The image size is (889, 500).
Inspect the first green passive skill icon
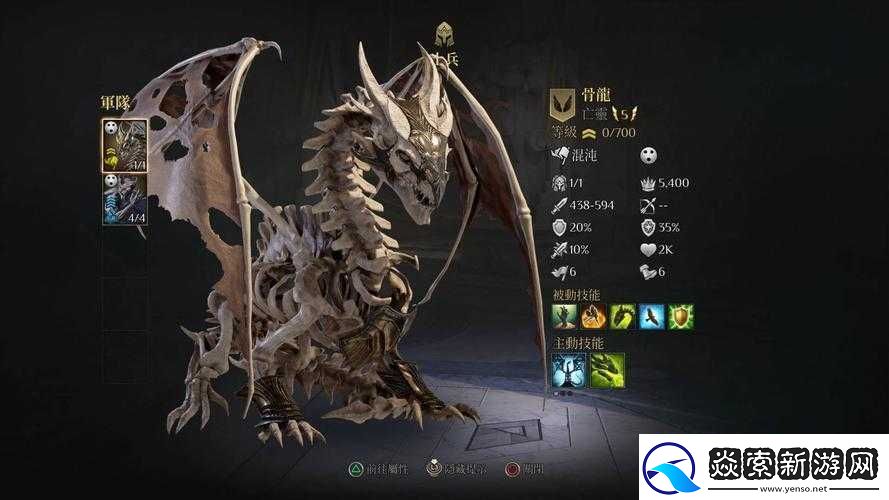565,317
